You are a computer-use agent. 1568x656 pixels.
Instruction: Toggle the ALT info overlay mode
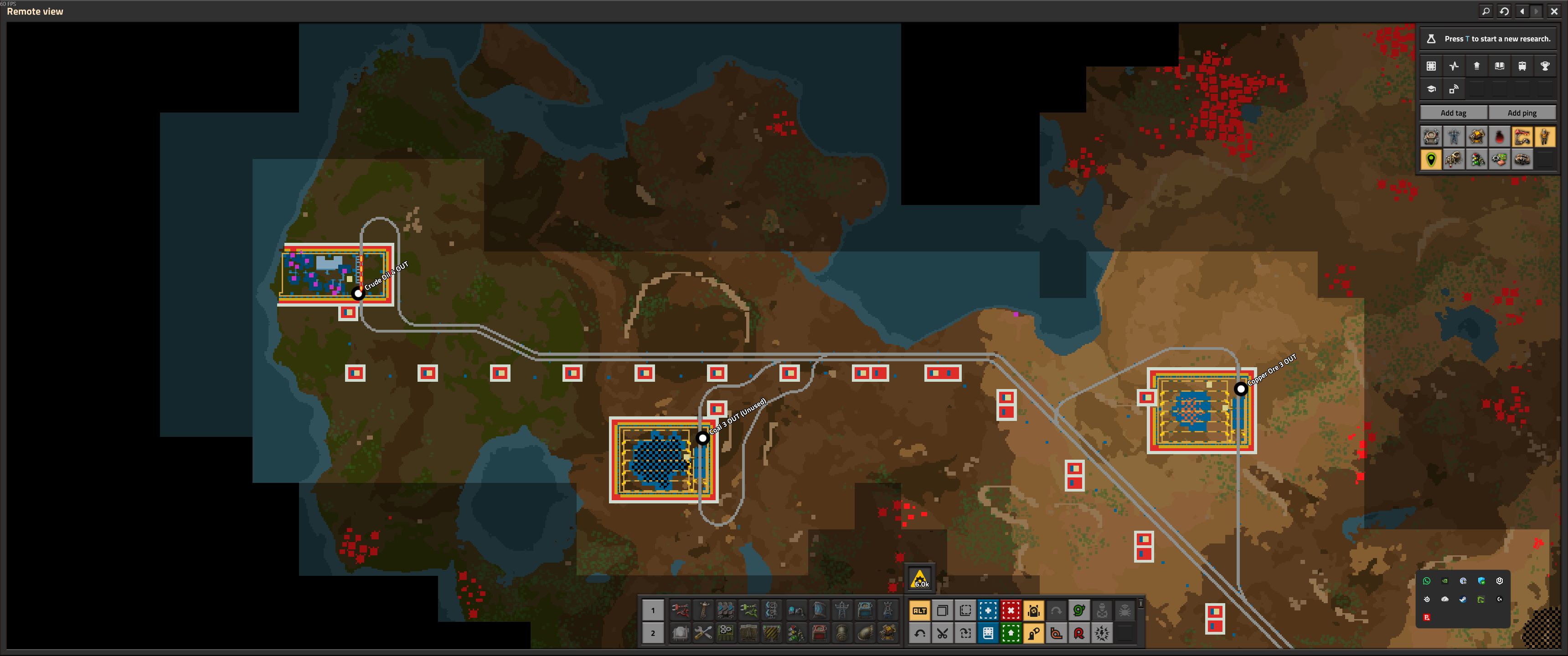(920, 610)
